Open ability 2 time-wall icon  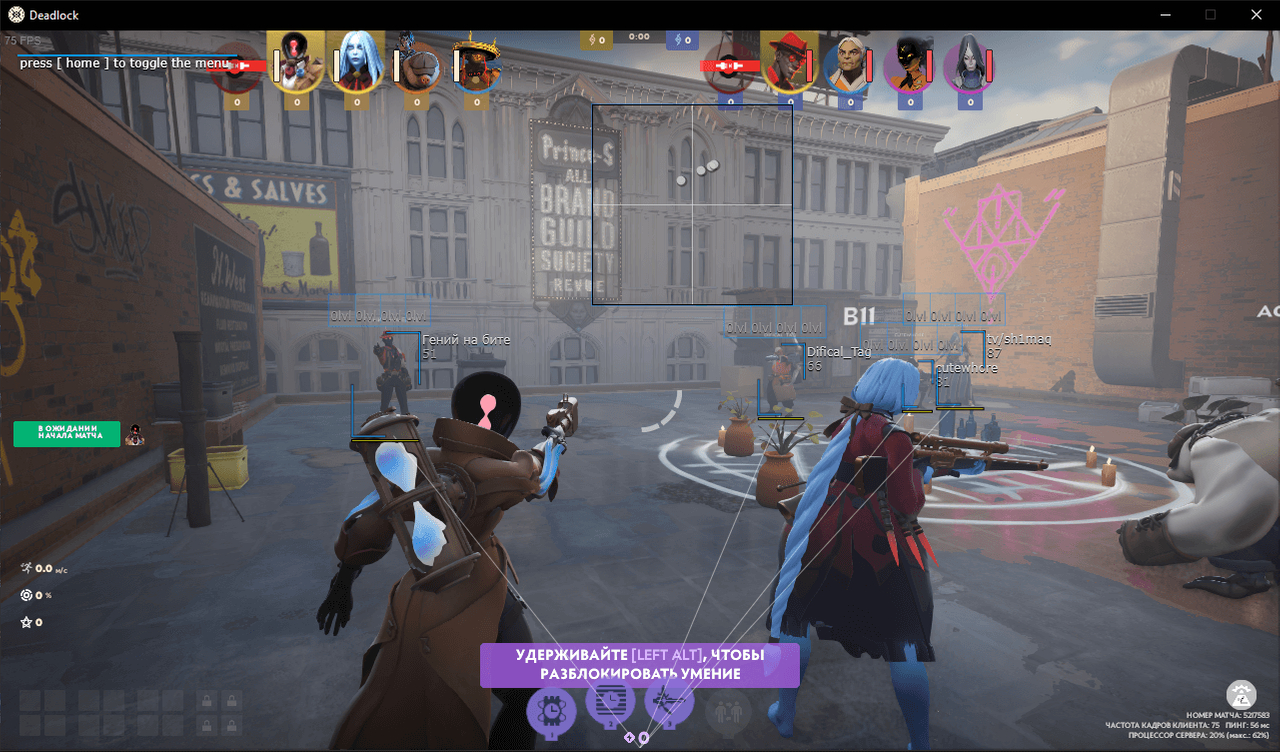click(610, 704)
